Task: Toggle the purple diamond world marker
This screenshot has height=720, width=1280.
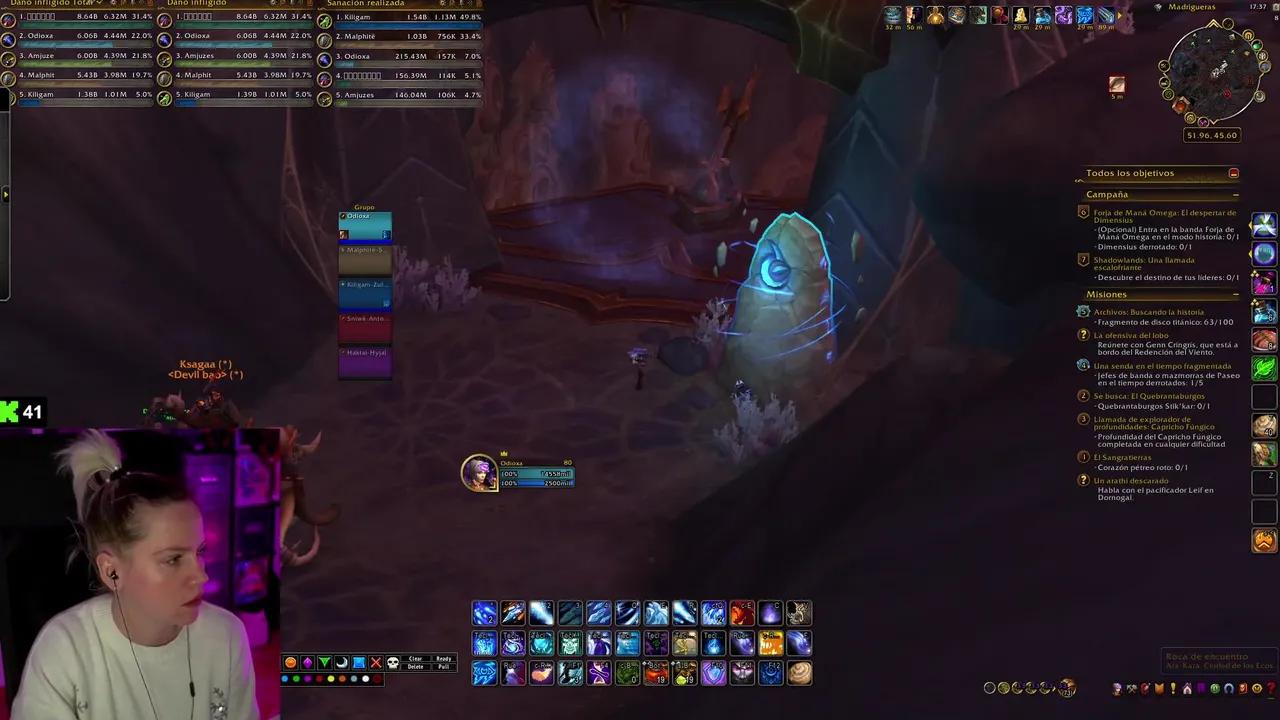Action: (x=308, y=662)
